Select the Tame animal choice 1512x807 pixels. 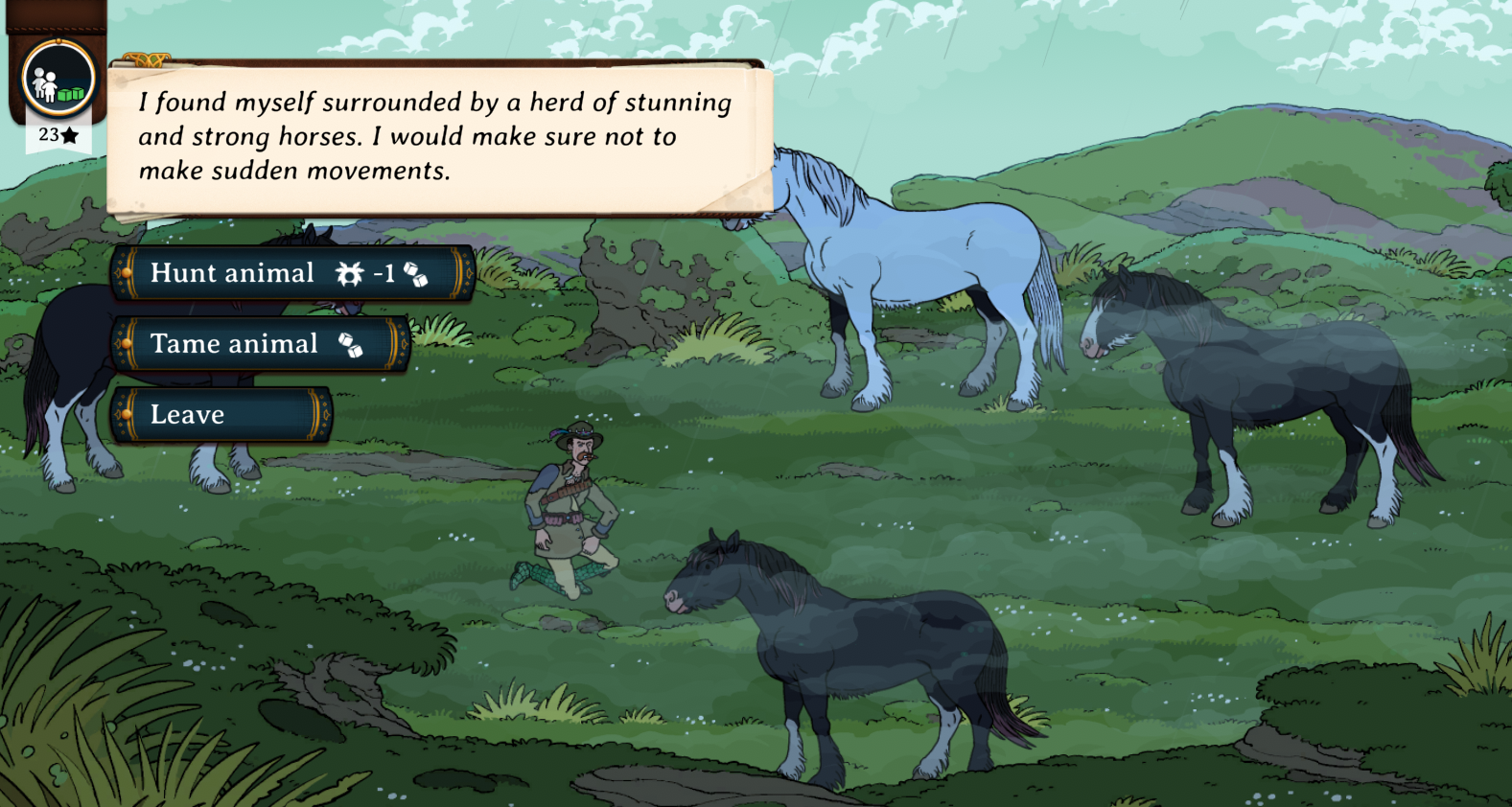click(x=259, y=344)
